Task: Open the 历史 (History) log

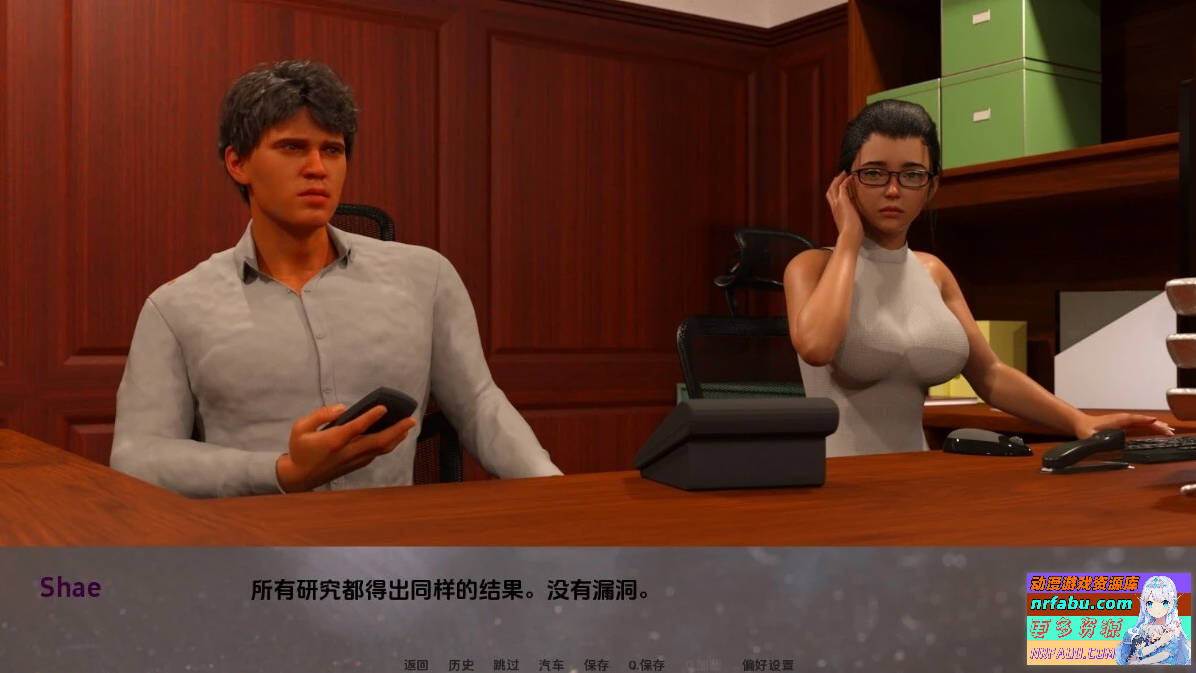Action: point(461,665)
